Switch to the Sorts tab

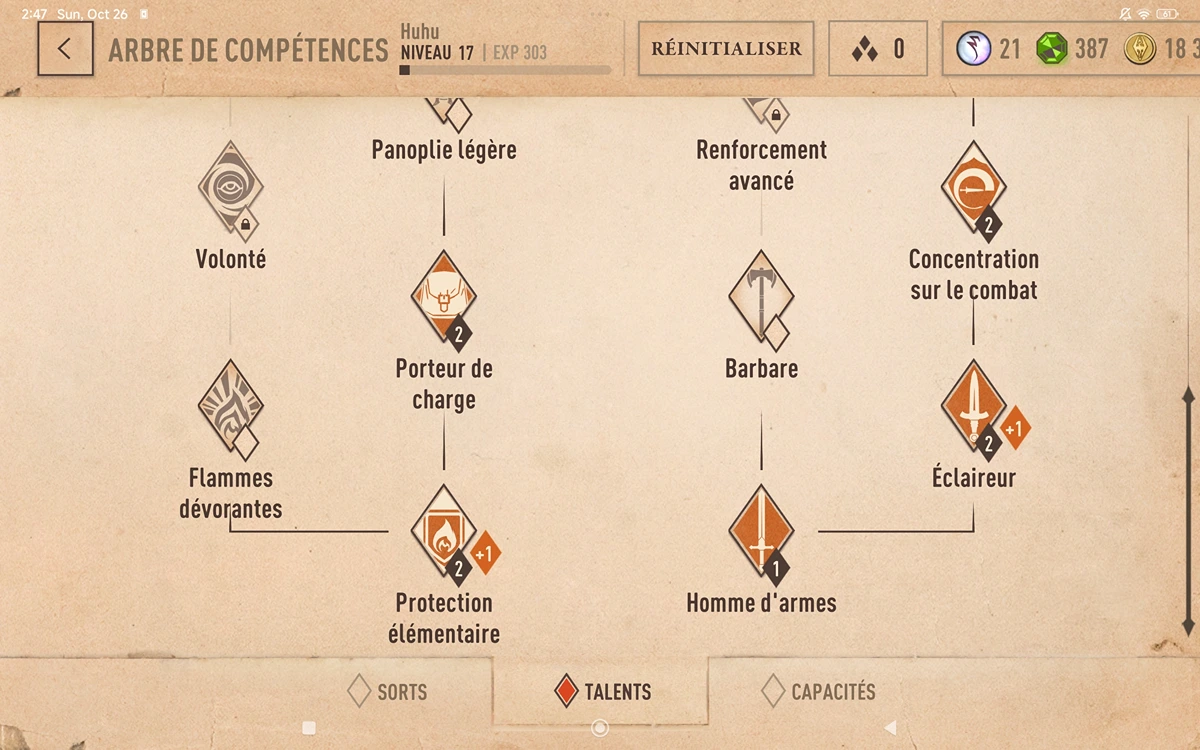pyautogui.click(x=387, y=691)
